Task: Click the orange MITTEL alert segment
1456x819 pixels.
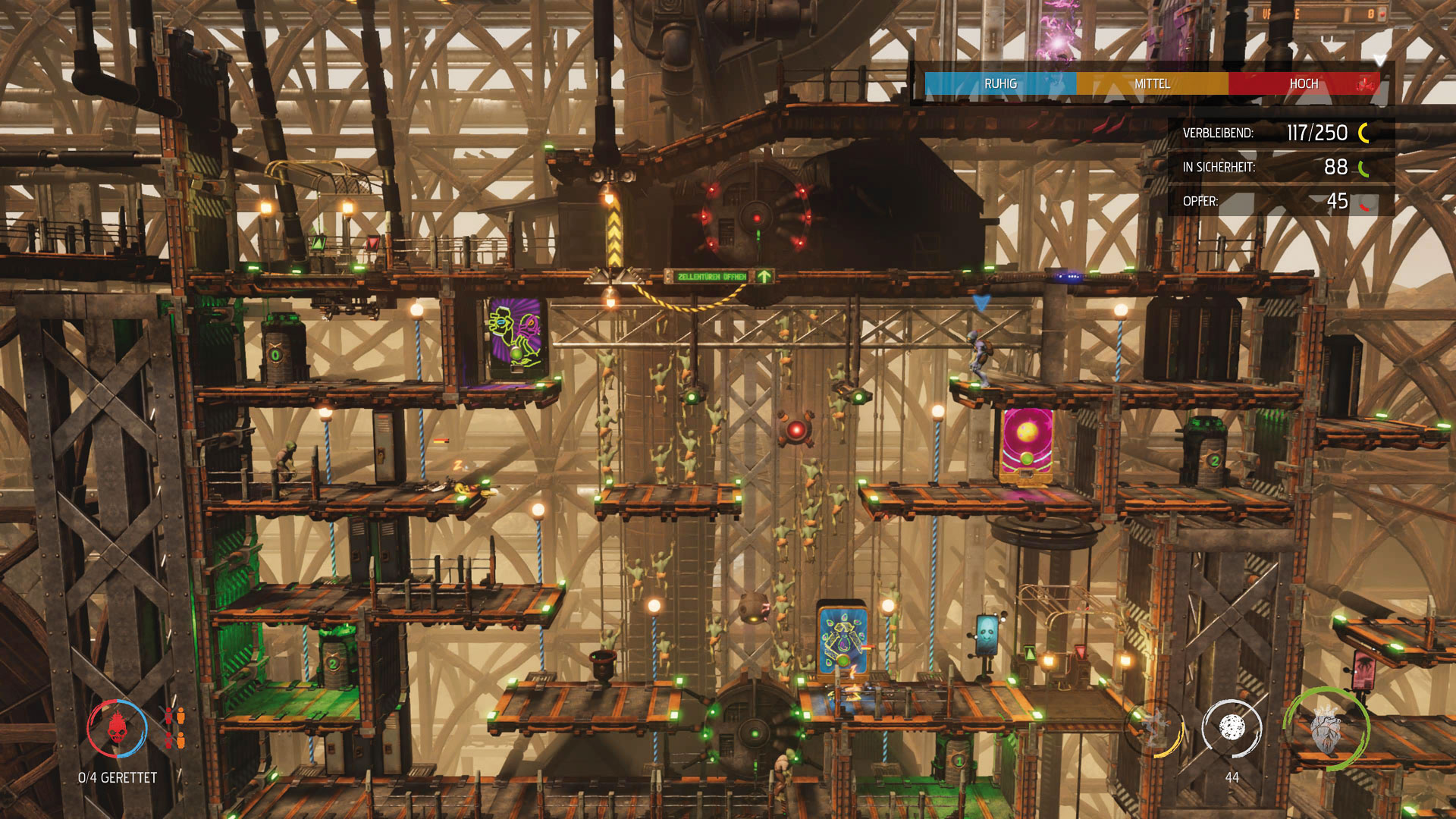Action: [1152, 83]
